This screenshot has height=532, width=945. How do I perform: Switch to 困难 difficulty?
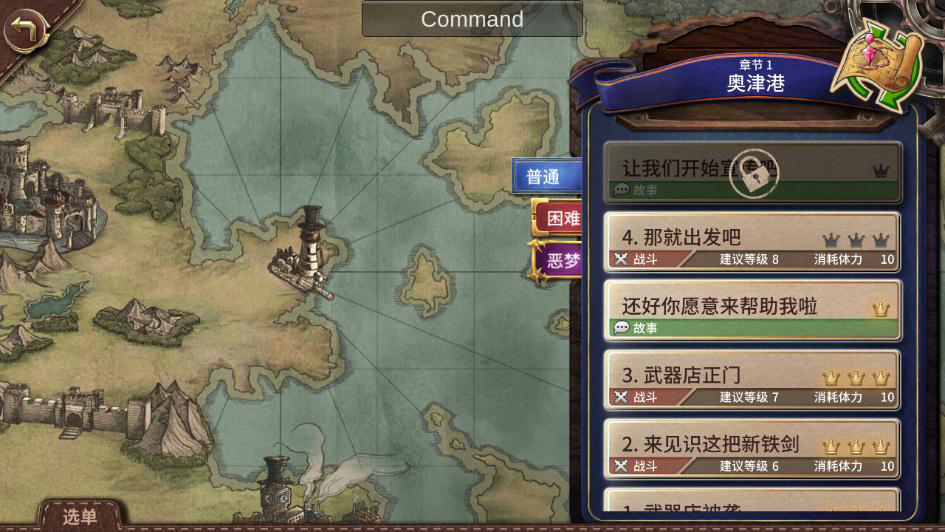556,218
